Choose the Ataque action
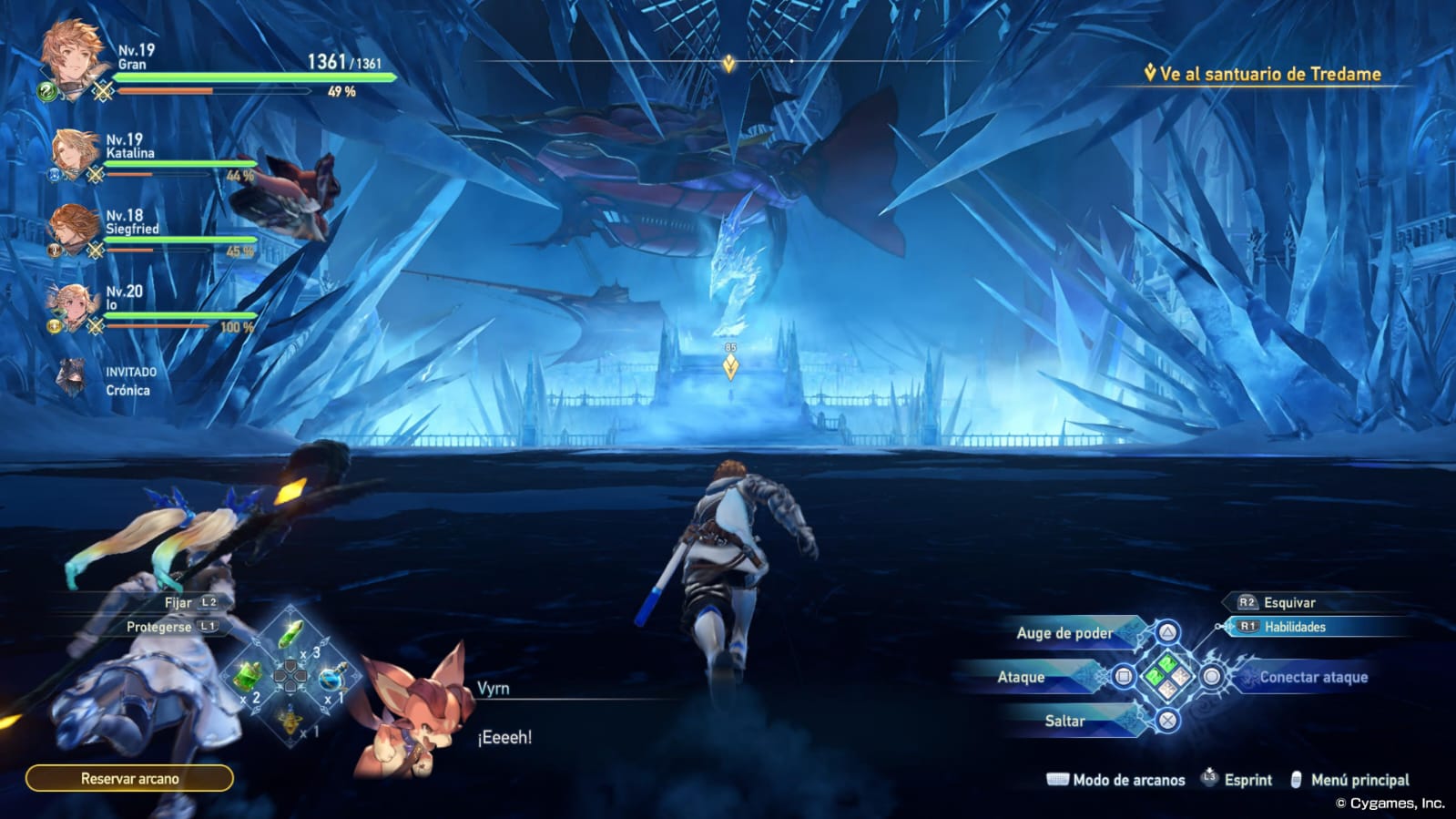 click(1022, 677)
